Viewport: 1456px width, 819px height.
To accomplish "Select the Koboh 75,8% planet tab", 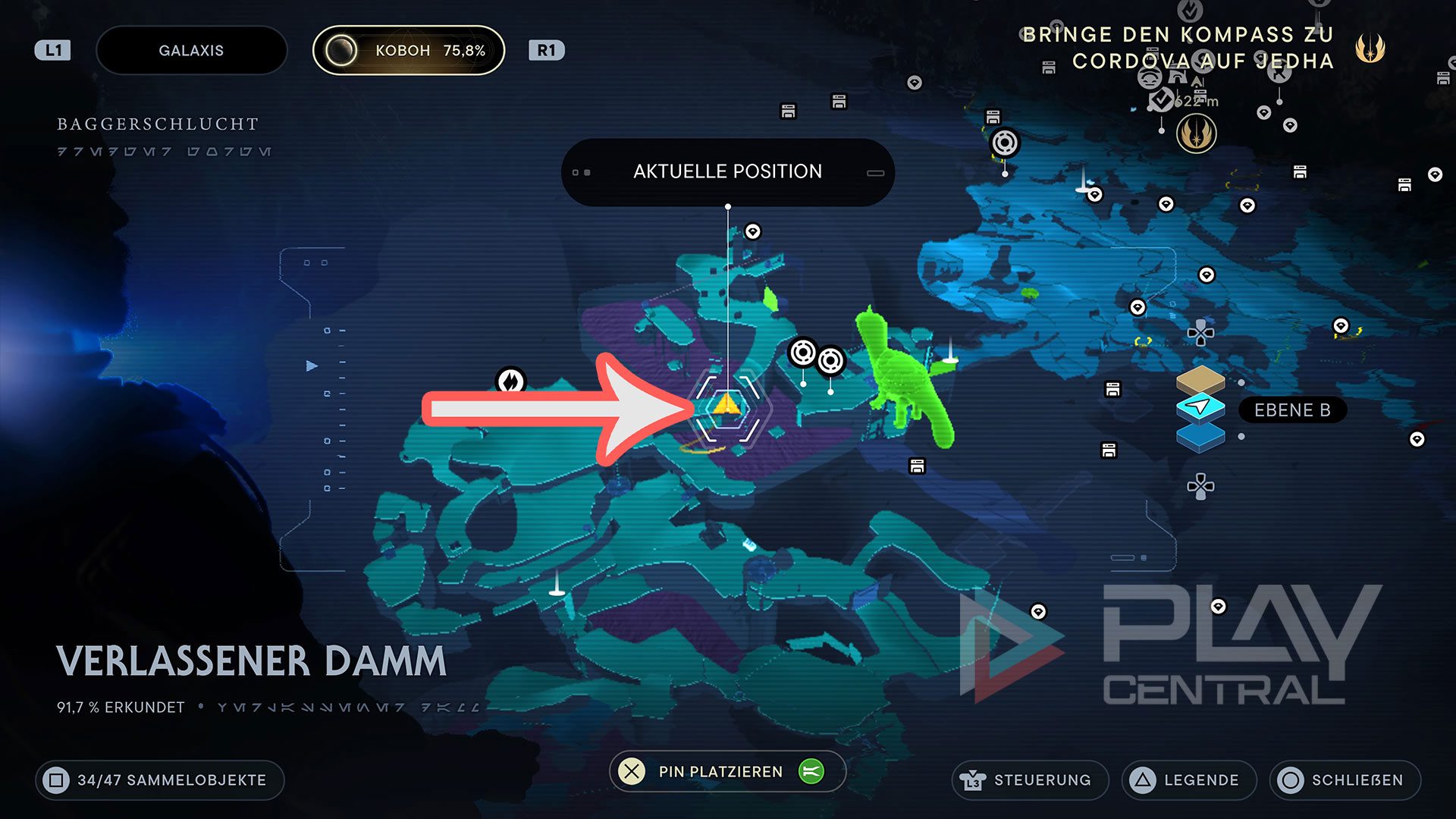I will coord(409,51).
